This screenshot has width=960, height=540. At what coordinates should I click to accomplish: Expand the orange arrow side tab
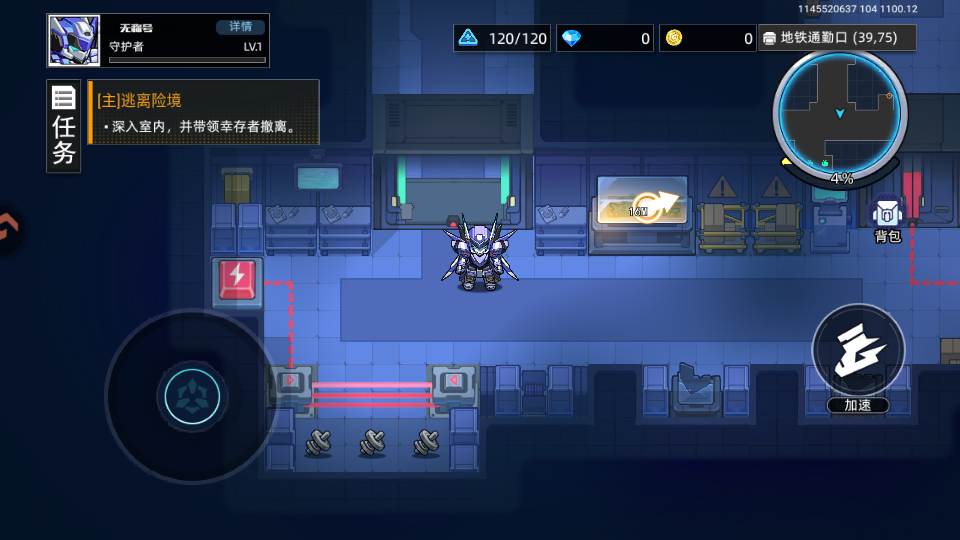[x=8, y=228]
